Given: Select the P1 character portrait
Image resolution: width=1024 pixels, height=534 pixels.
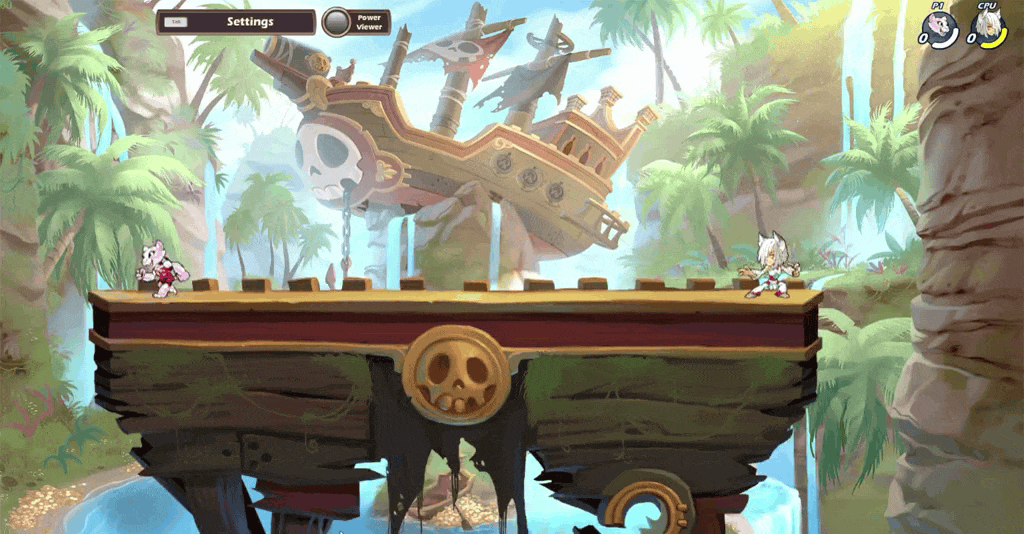Looking at the screenshot, I should (941, 26).
